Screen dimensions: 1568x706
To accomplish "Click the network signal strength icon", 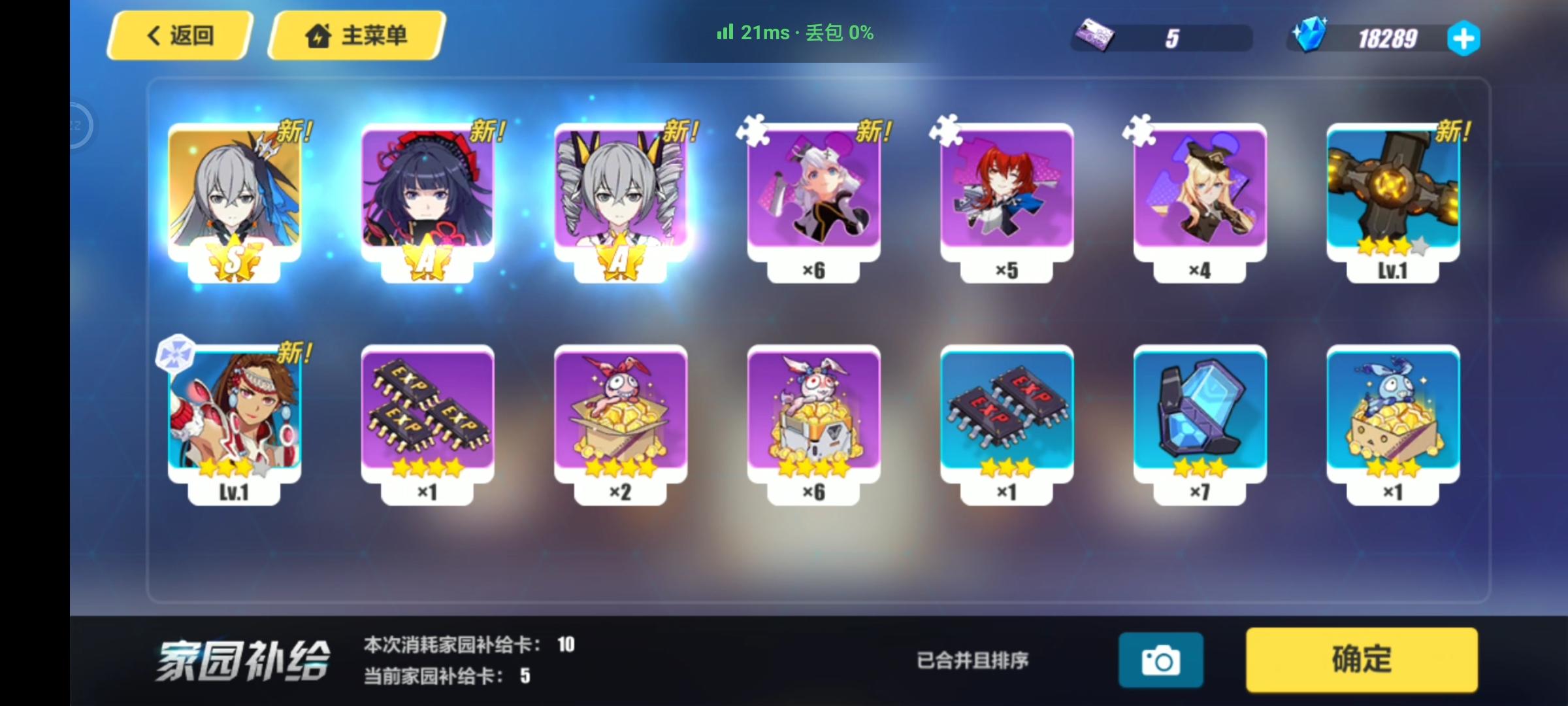I will click(725, 33).
